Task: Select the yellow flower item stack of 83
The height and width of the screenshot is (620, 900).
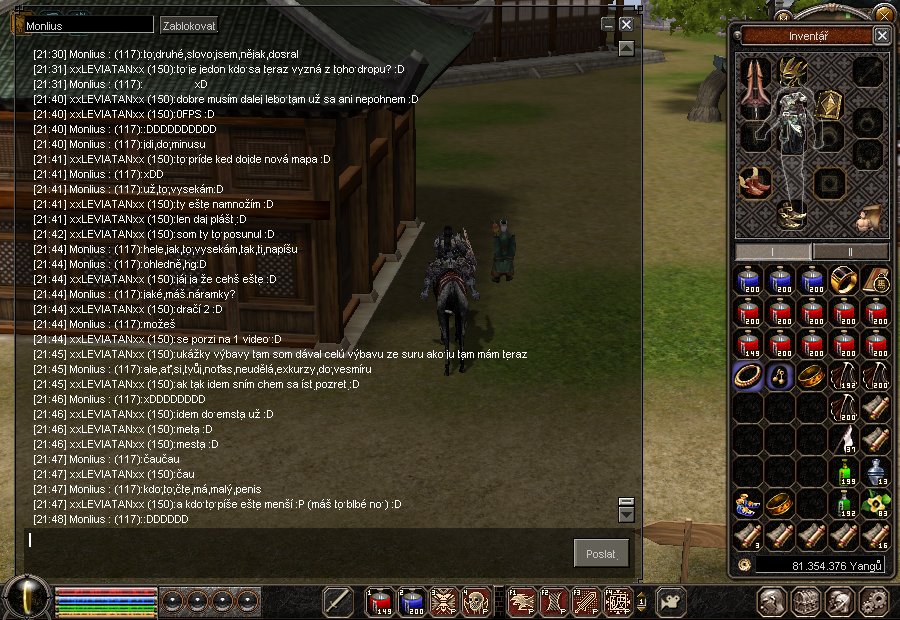Action: pos(875,503)
